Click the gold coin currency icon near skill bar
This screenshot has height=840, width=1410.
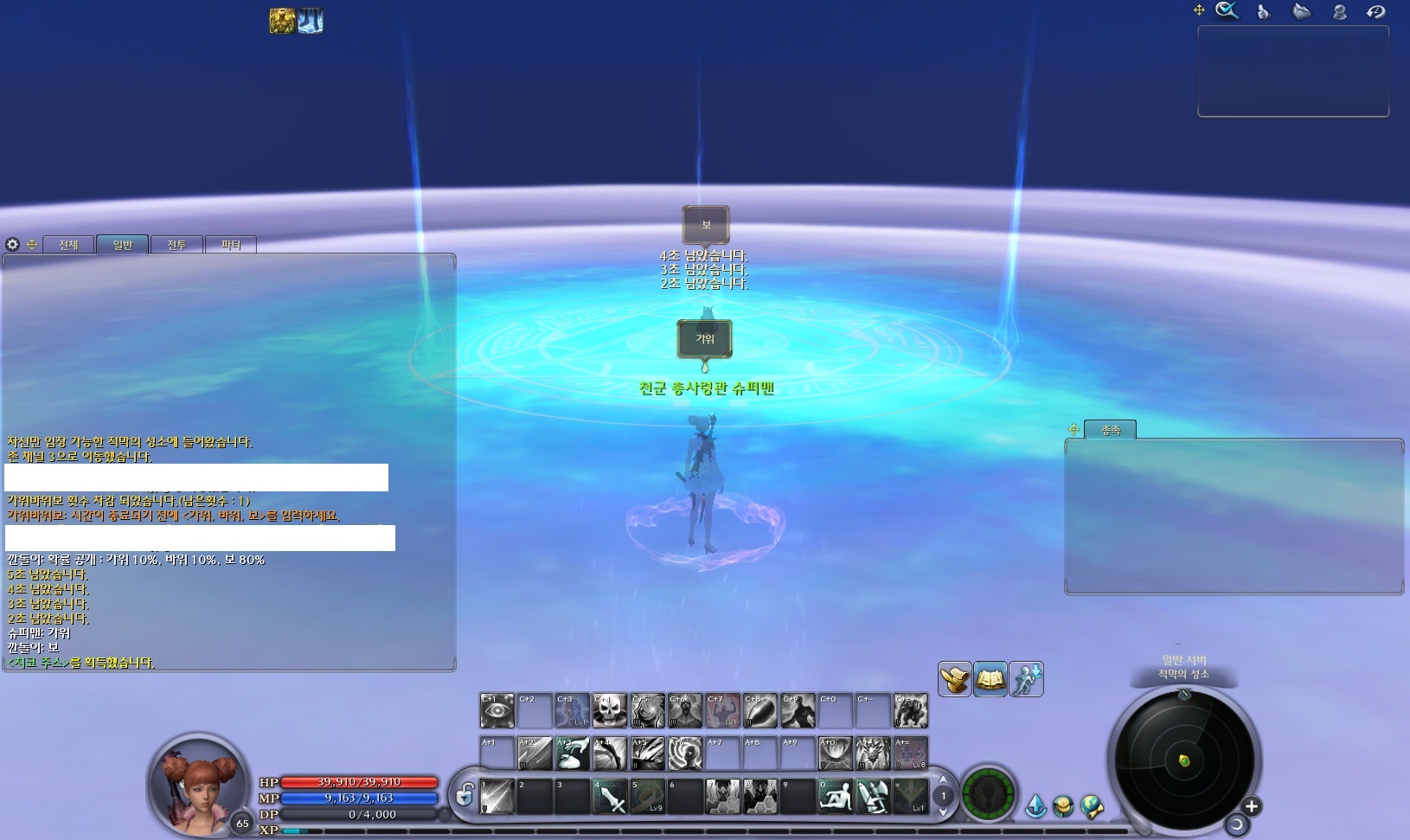pyautogui.click(x=1063, y=805)
